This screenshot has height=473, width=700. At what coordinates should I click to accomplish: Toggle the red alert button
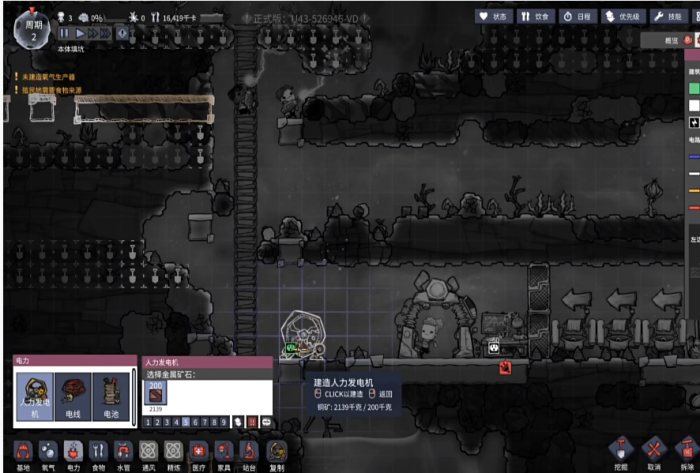124,33
